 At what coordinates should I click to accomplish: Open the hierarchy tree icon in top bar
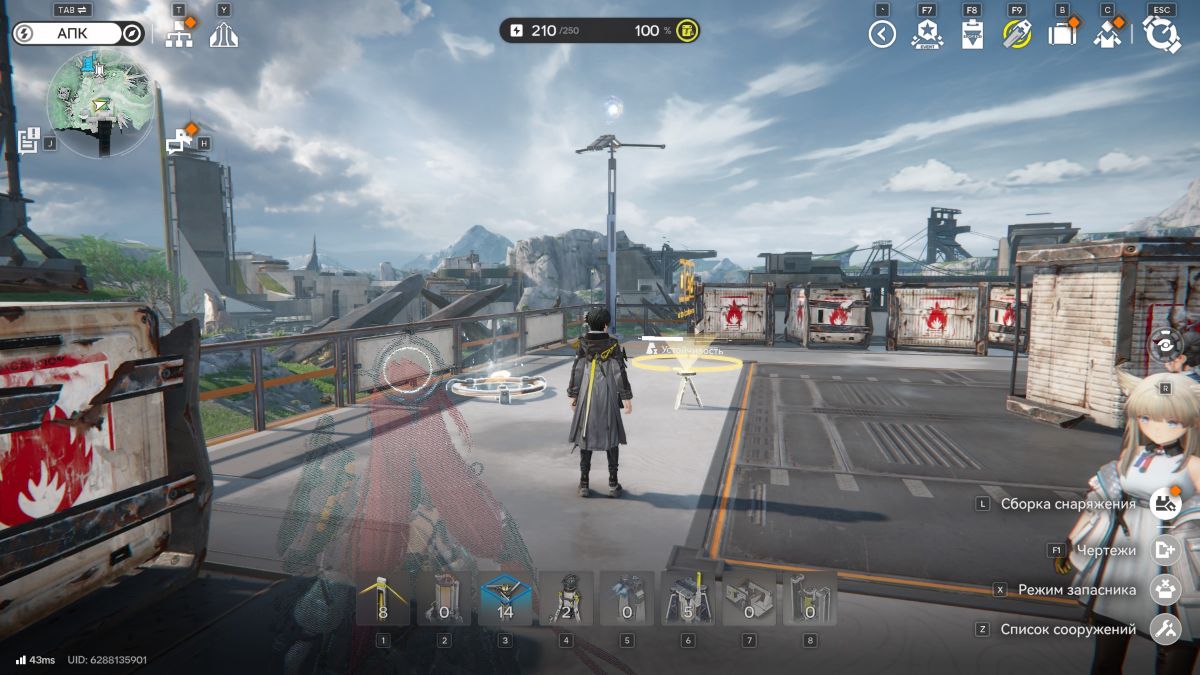pos(179,35)
